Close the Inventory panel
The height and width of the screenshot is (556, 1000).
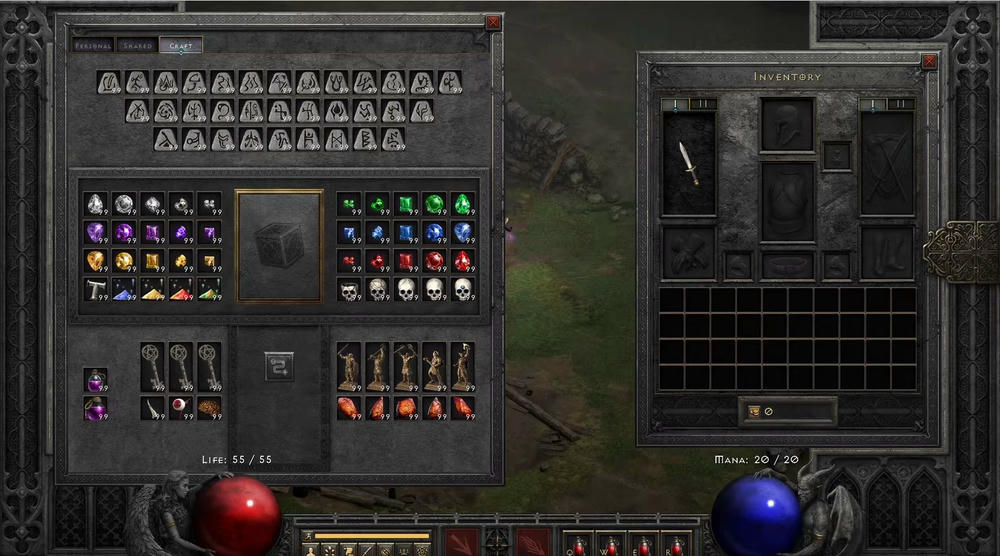930,61
